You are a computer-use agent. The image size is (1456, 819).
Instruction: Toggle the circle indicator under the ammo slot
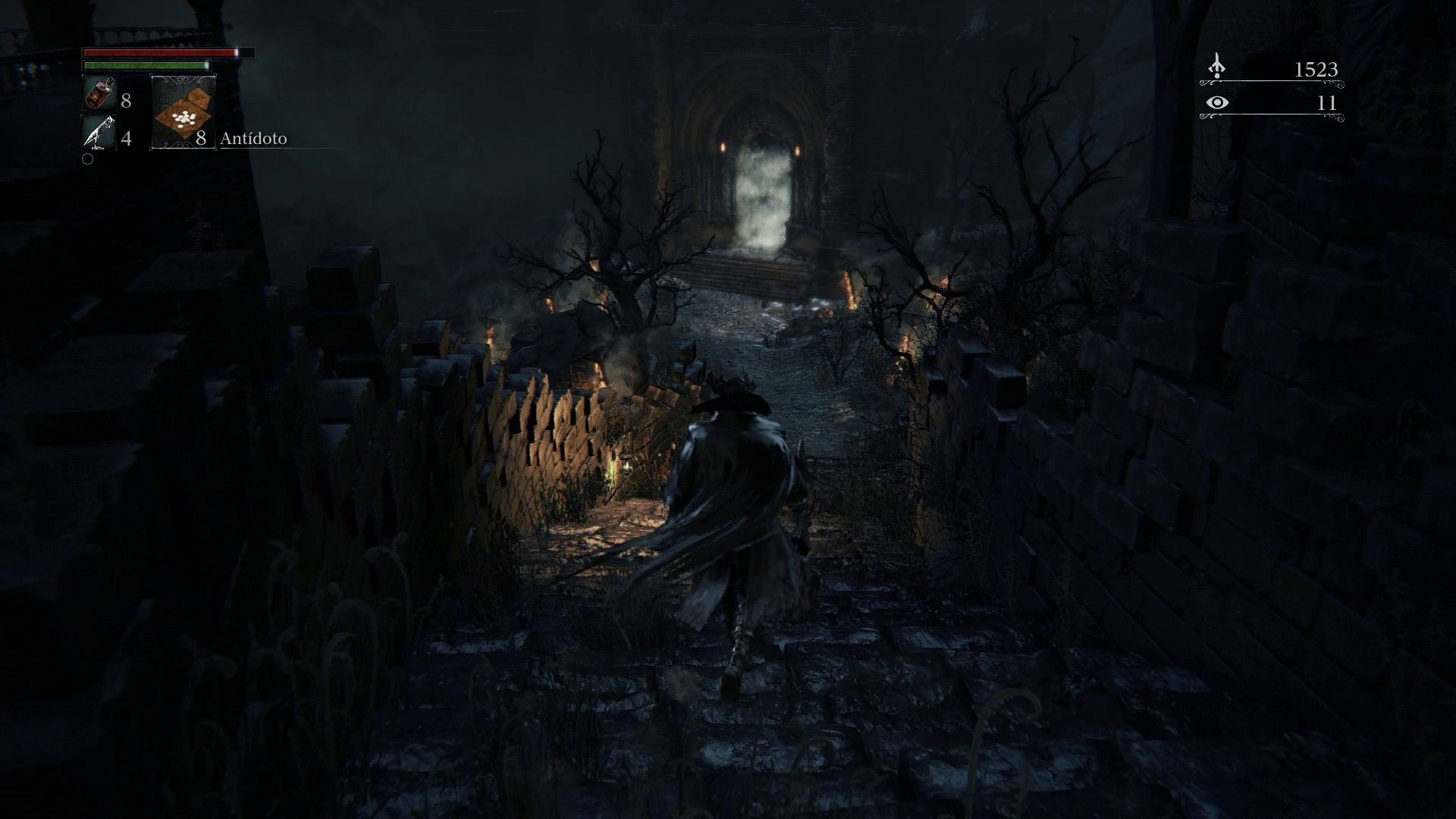87,159
